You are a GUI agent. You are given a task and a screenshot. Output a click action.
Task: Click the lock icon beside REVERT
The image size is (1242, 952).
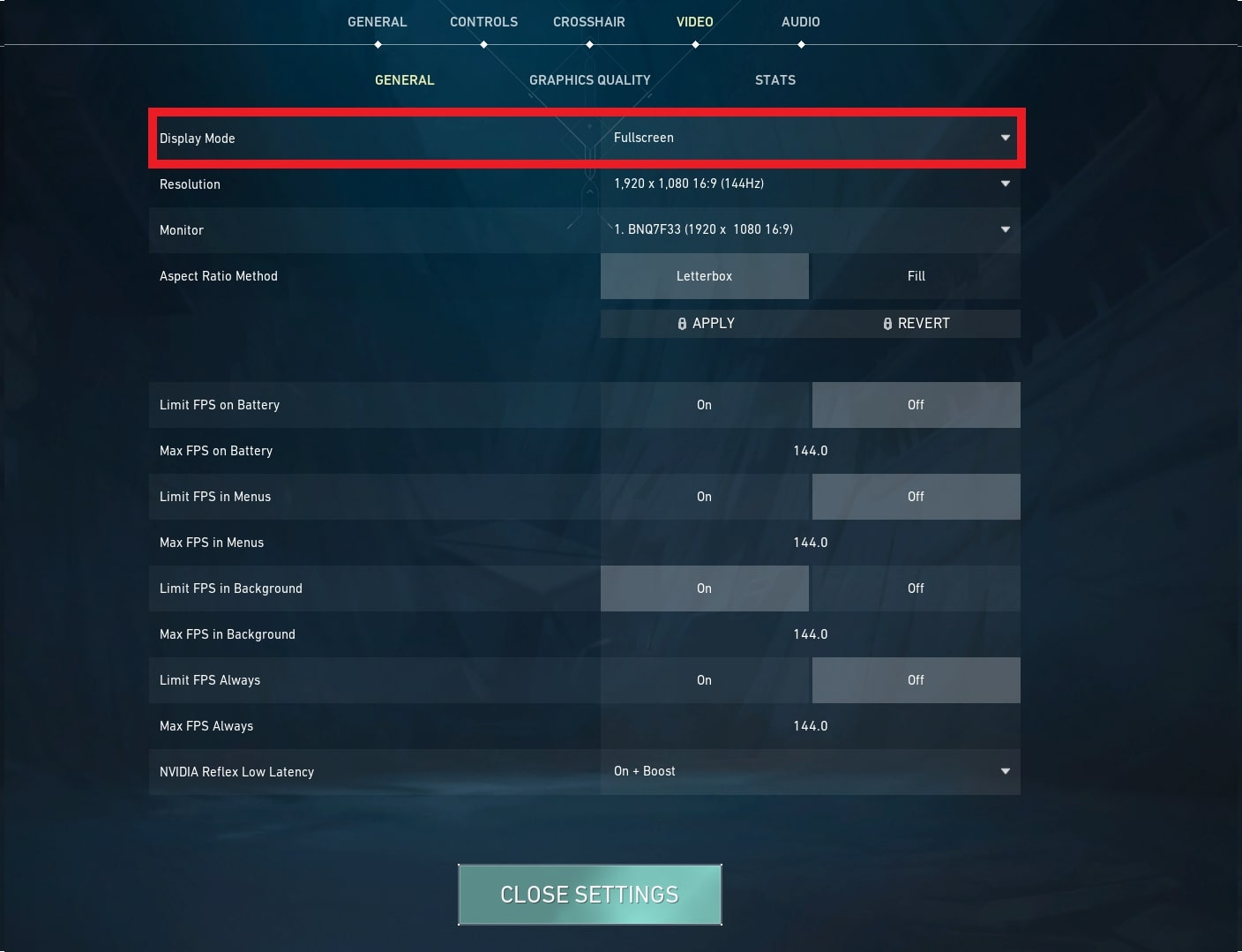point(887,323)
